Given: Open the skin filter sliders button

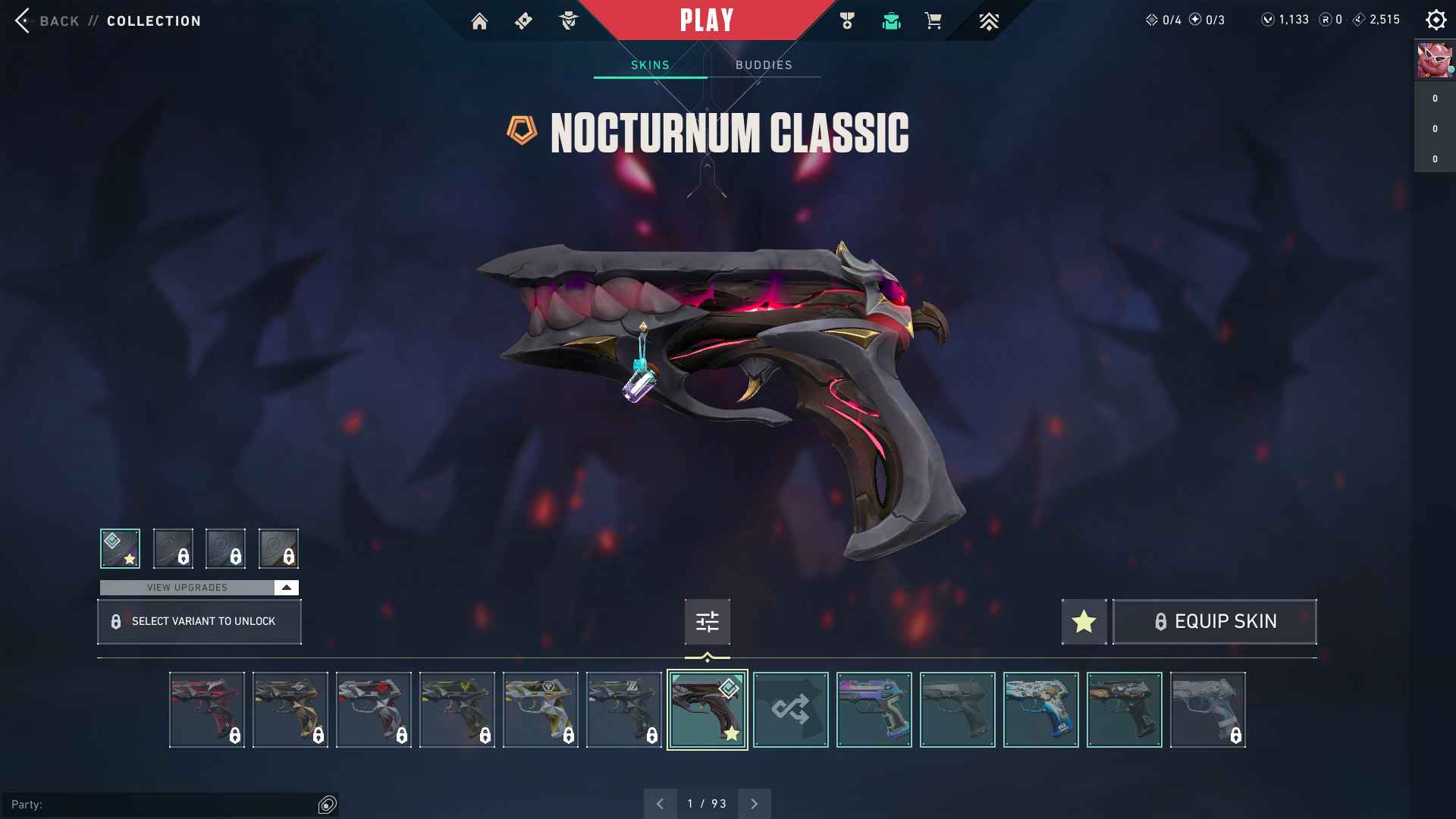Looking at the screenshot, I should click(707, 622).
